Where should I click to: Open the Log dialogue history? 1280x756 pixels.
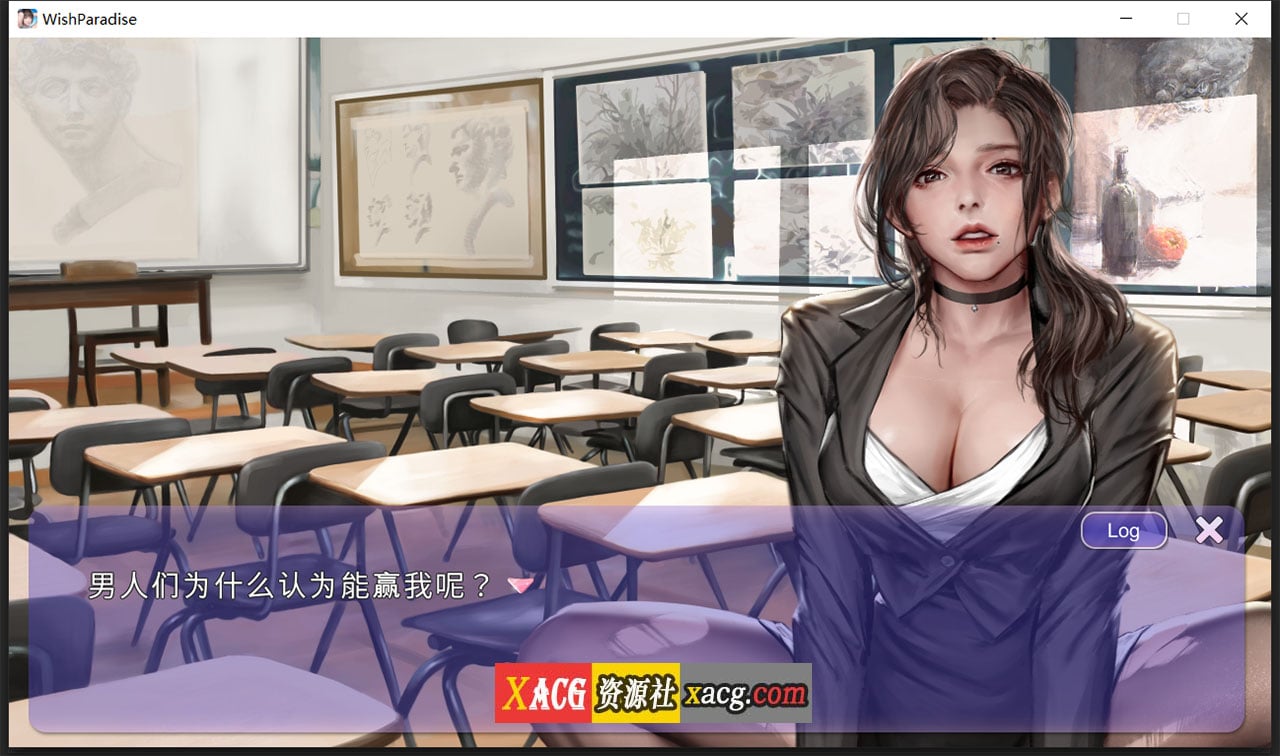(1123, 531)
